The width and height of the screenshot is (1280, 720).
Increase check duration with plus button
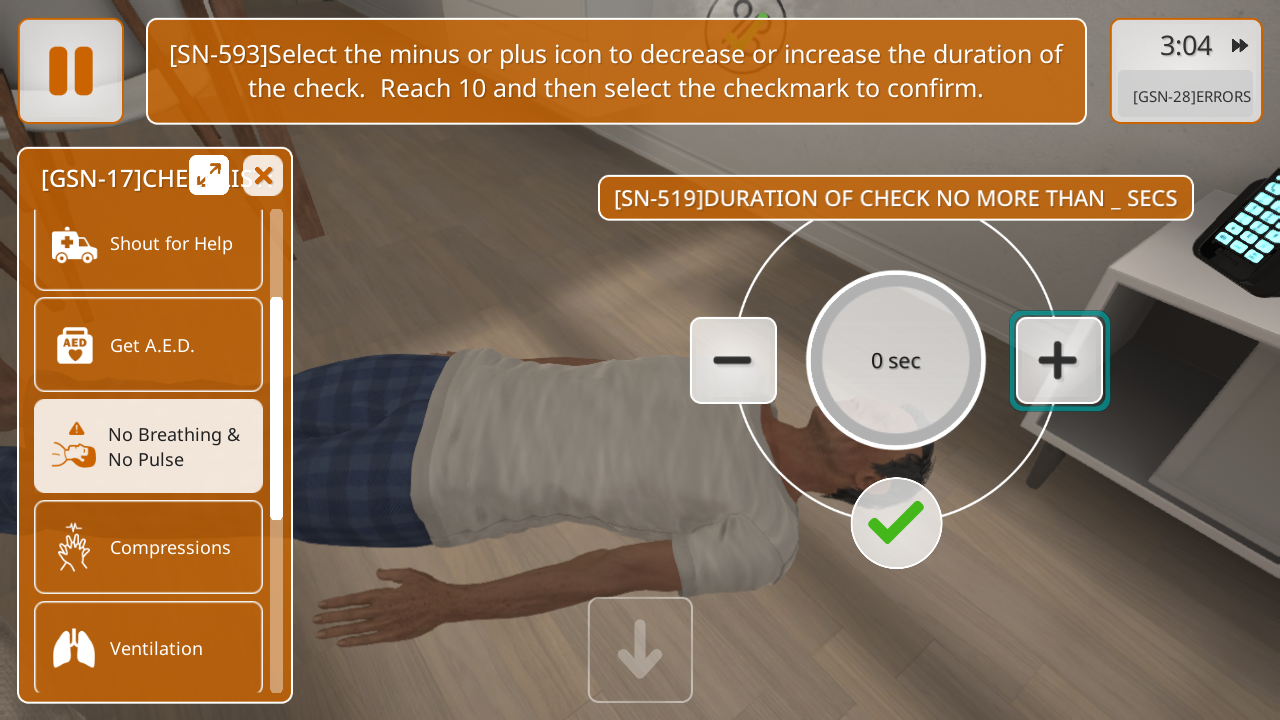click(1059, 360)
